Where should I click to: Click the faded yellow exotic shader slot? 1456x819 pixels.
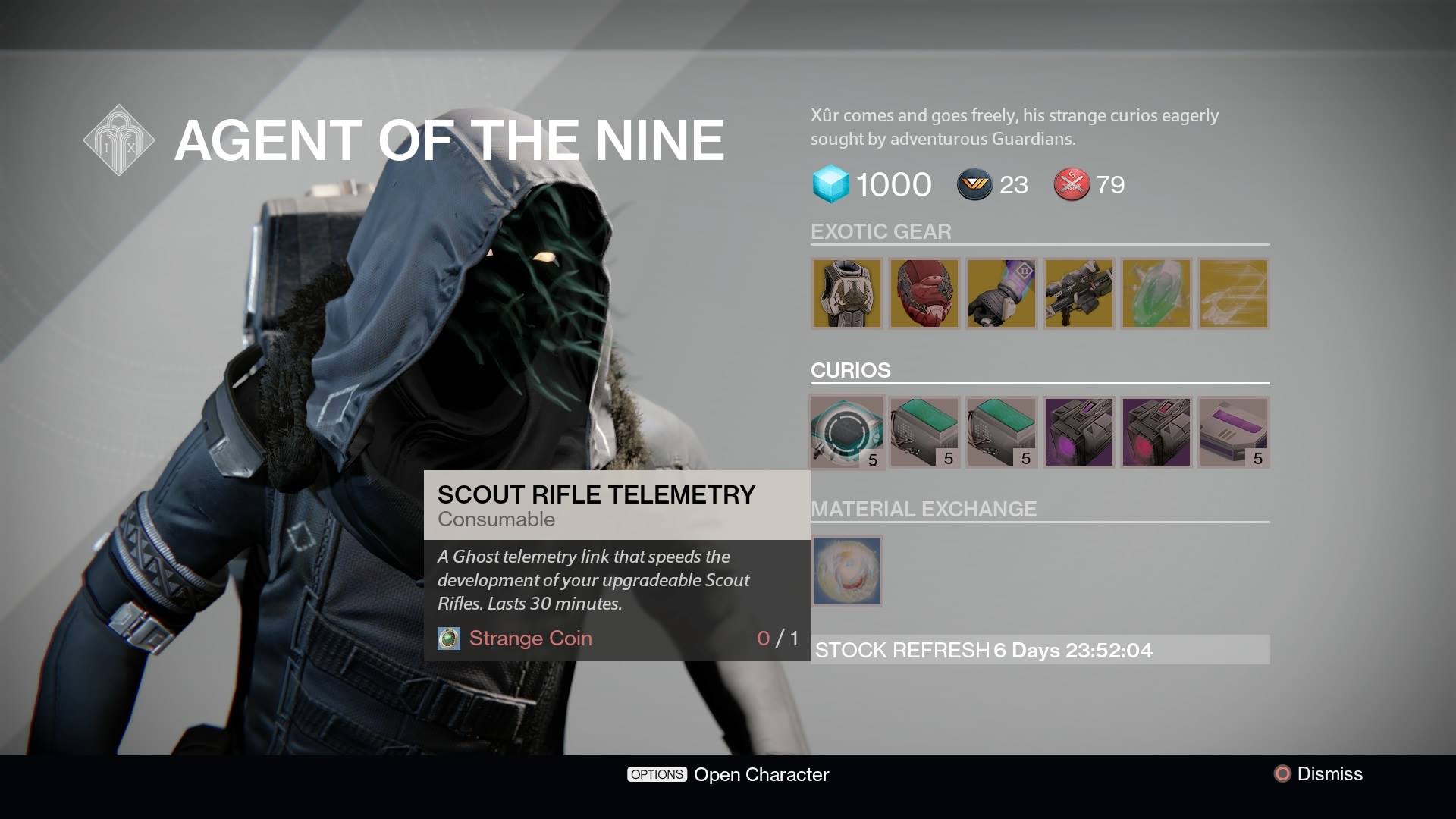(x=1233, y=294)
